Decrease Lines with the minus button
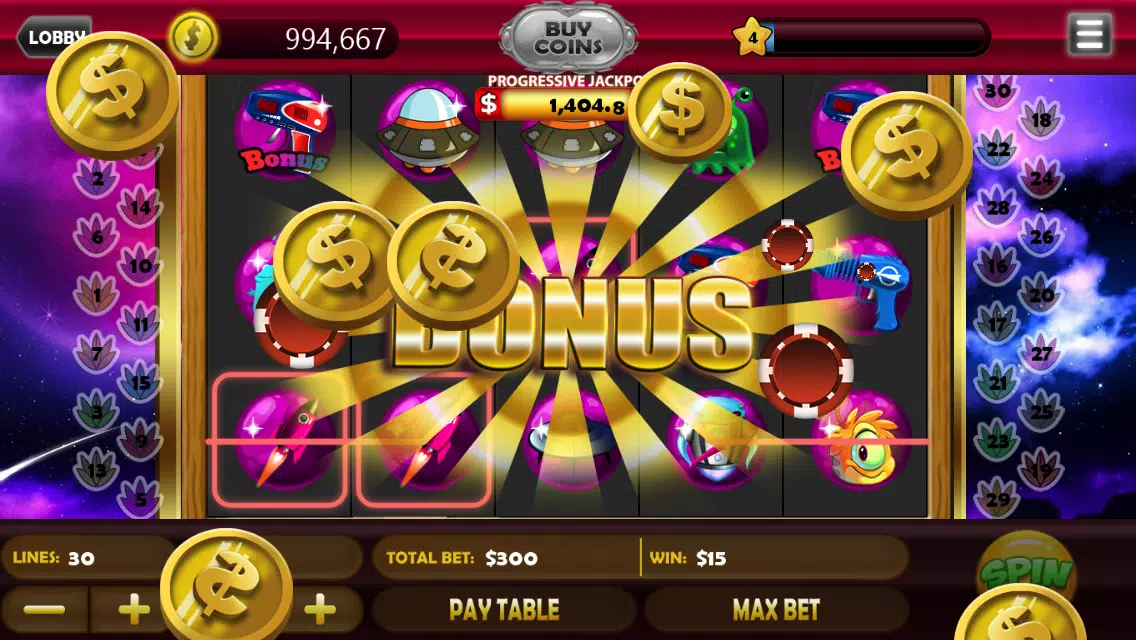The image size is (1136, 640). 43,609
